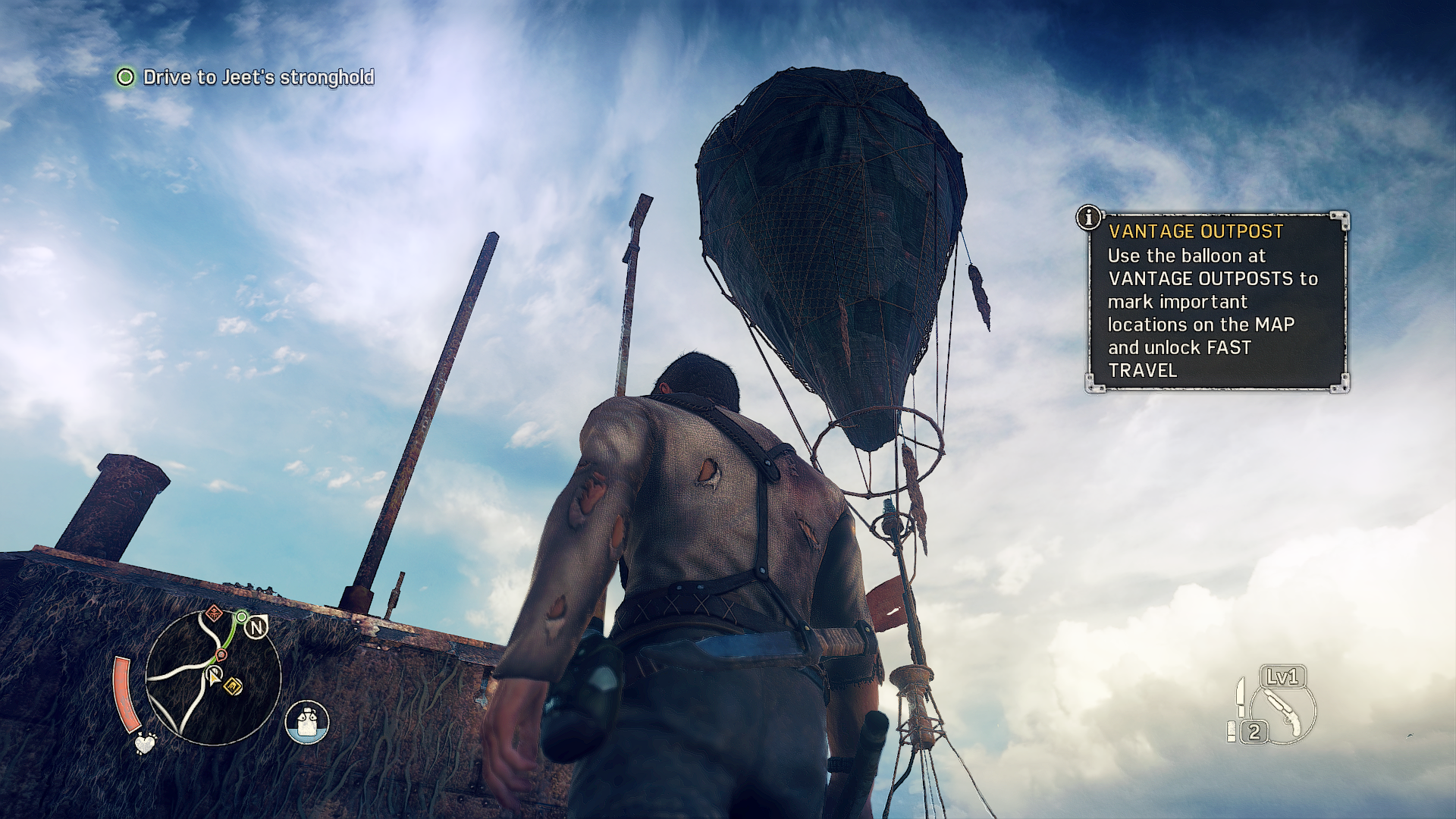Image resolution: width=1456 pixels, height=819 pixels.
Task: Select the red diamond enemy camp marker
Action: point(214,612)
